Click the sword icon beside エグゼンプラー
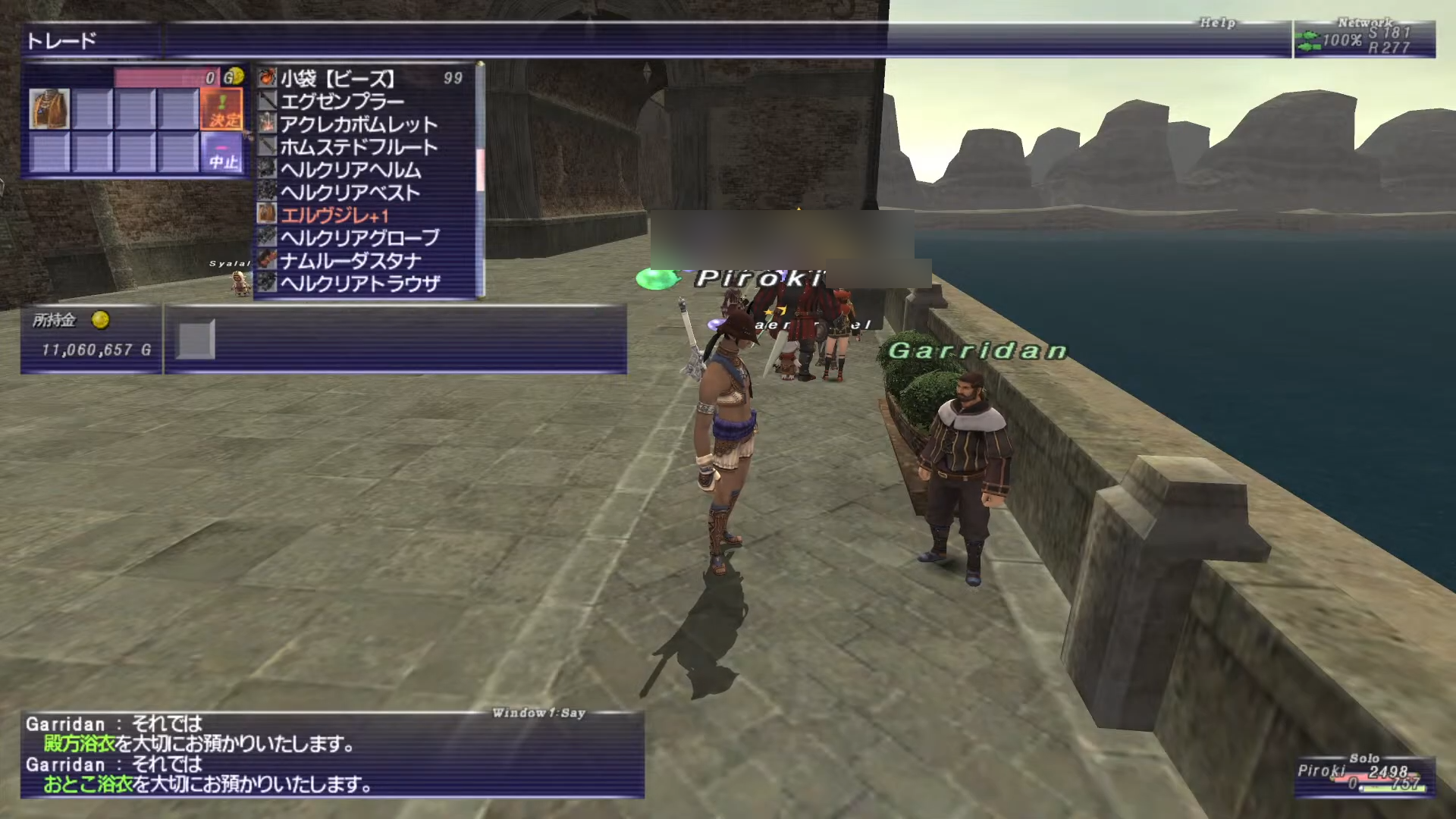The width and height of the screenshot is (1456, 819). pyautogui.click(x=265, y=99)
